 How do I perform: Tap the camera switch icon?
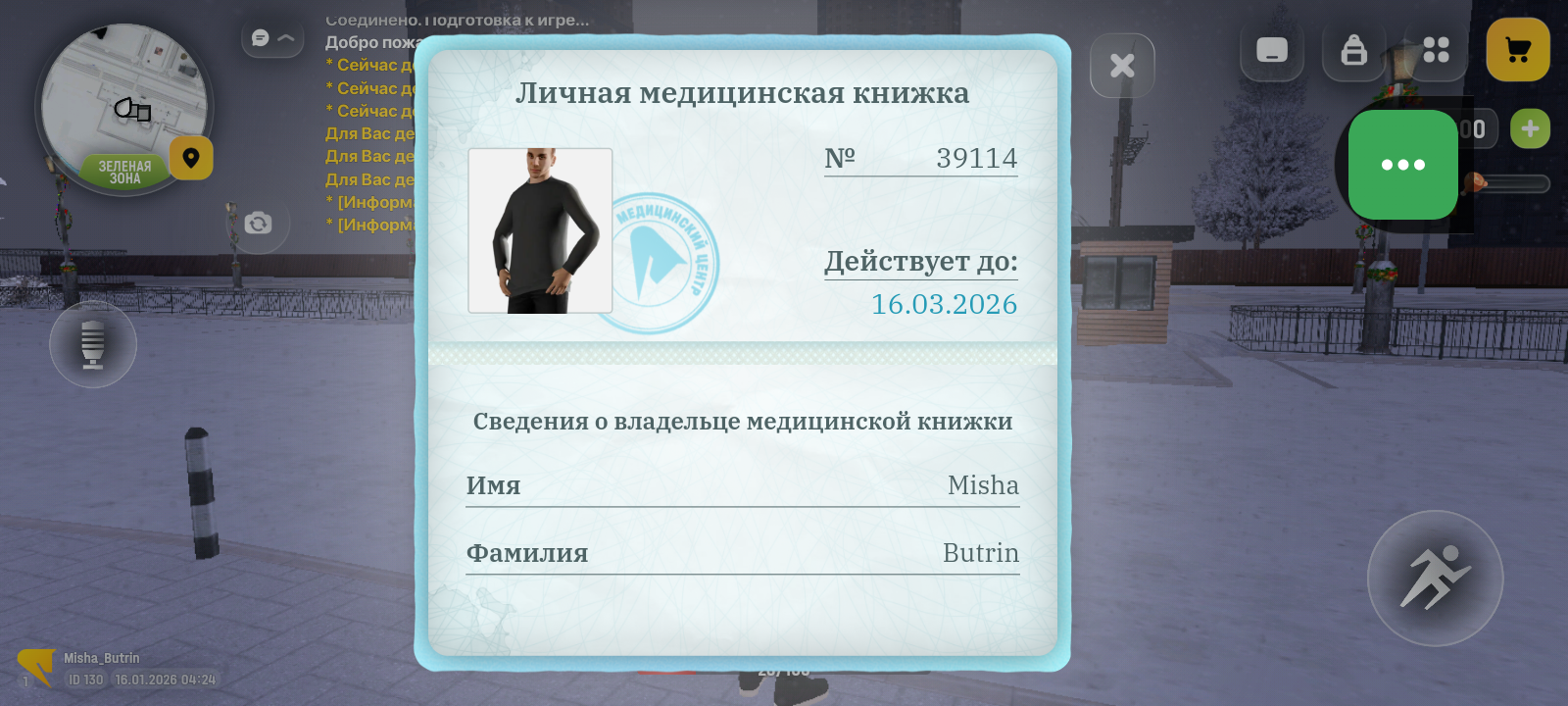pos(257,224)
